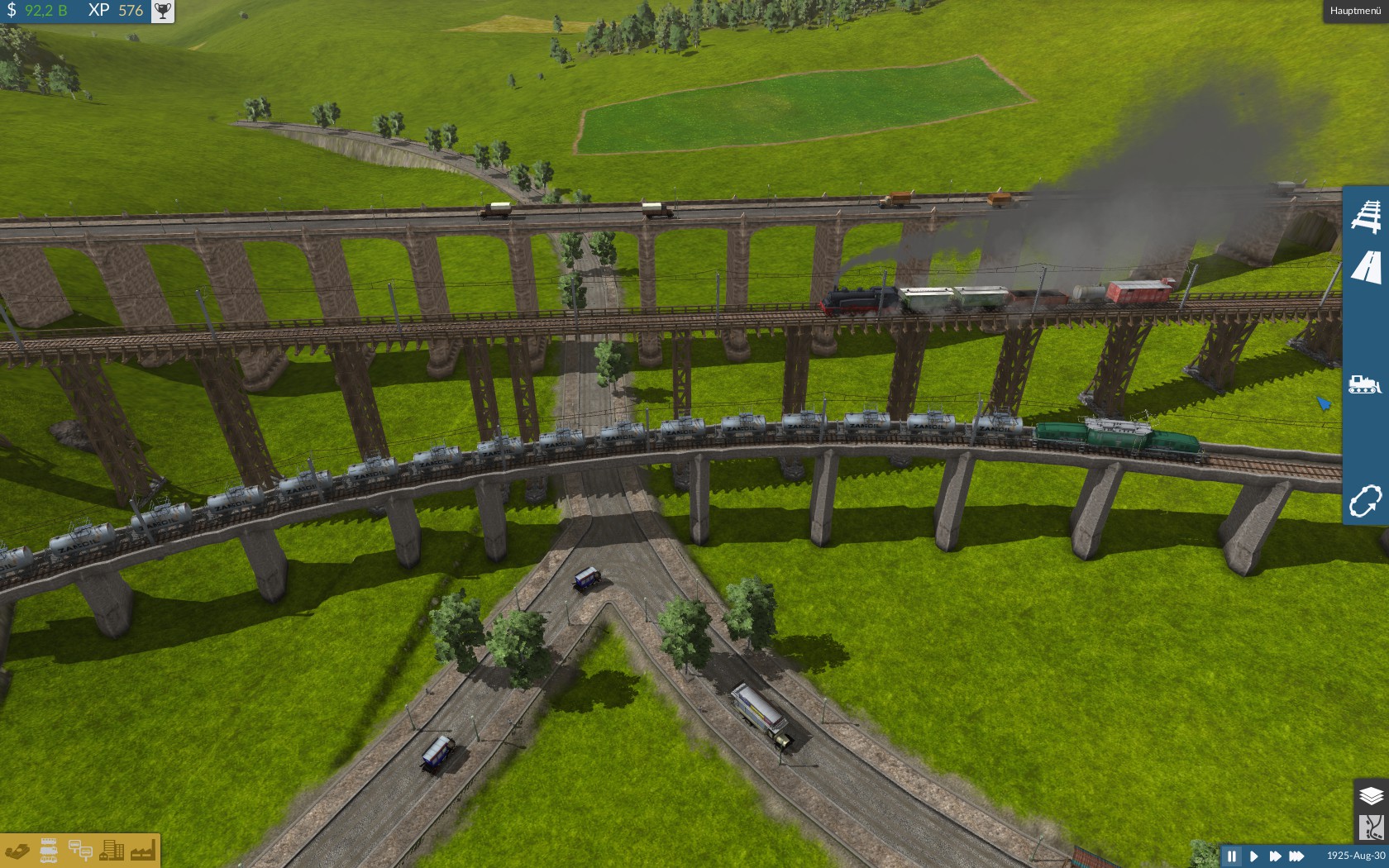Open the towns buildings overview
The height and width of the screenshot is (868, 1389).
coord(112,851)
